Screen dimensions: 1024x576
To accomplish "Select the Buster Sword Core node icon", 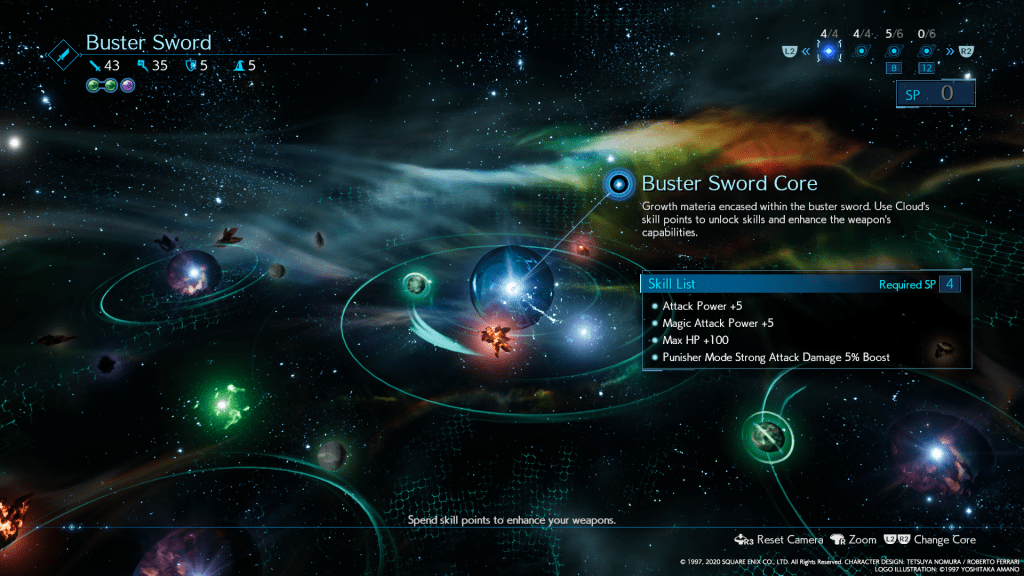I will (620, 184).
